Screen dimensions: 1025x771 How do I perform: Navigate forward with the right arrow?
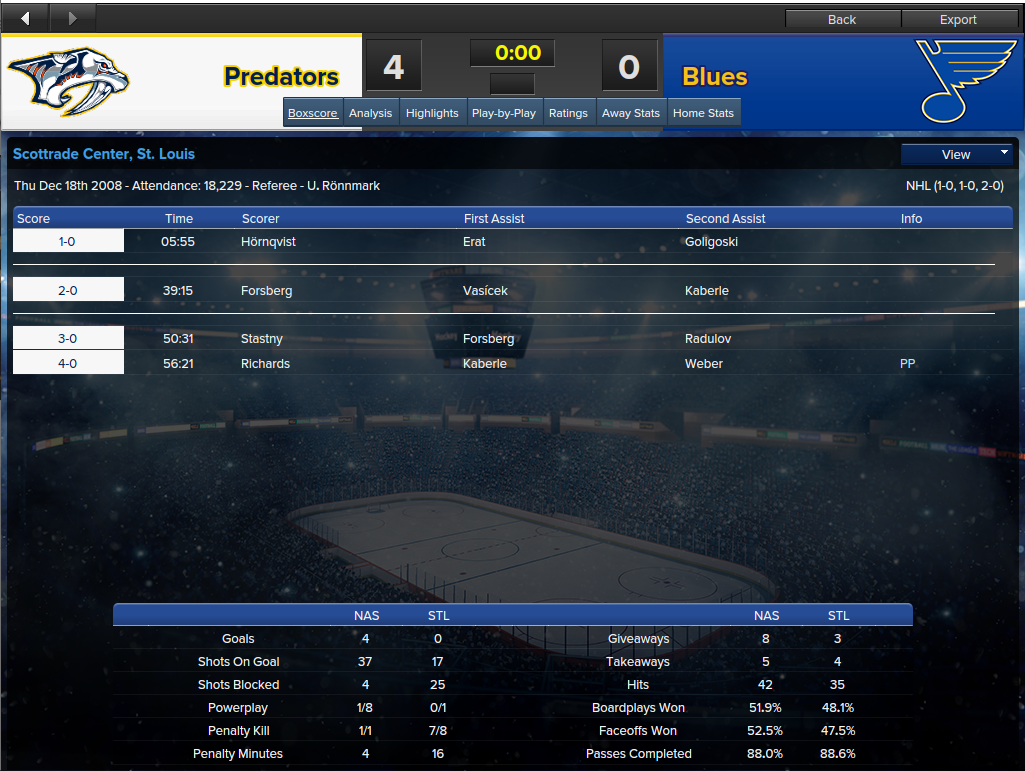click(72, 18)
